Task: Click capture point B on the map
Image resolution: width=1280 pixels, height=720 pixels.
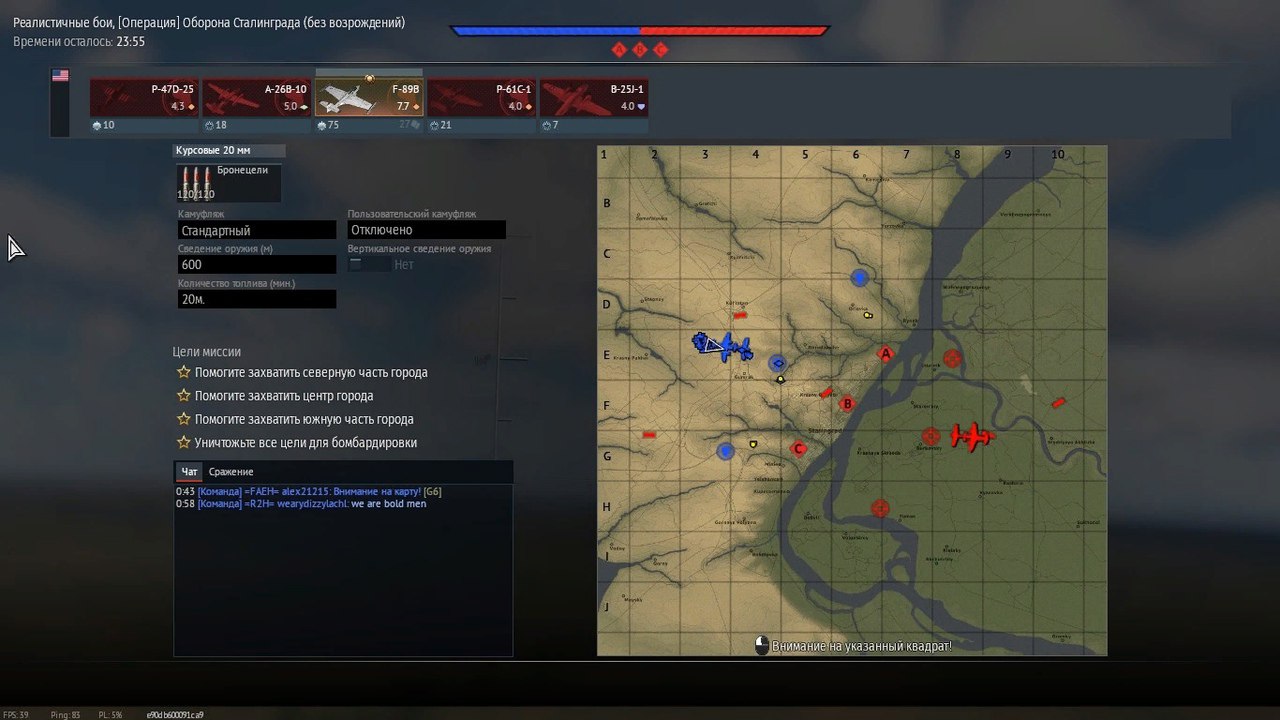Action: coord(847,404)
